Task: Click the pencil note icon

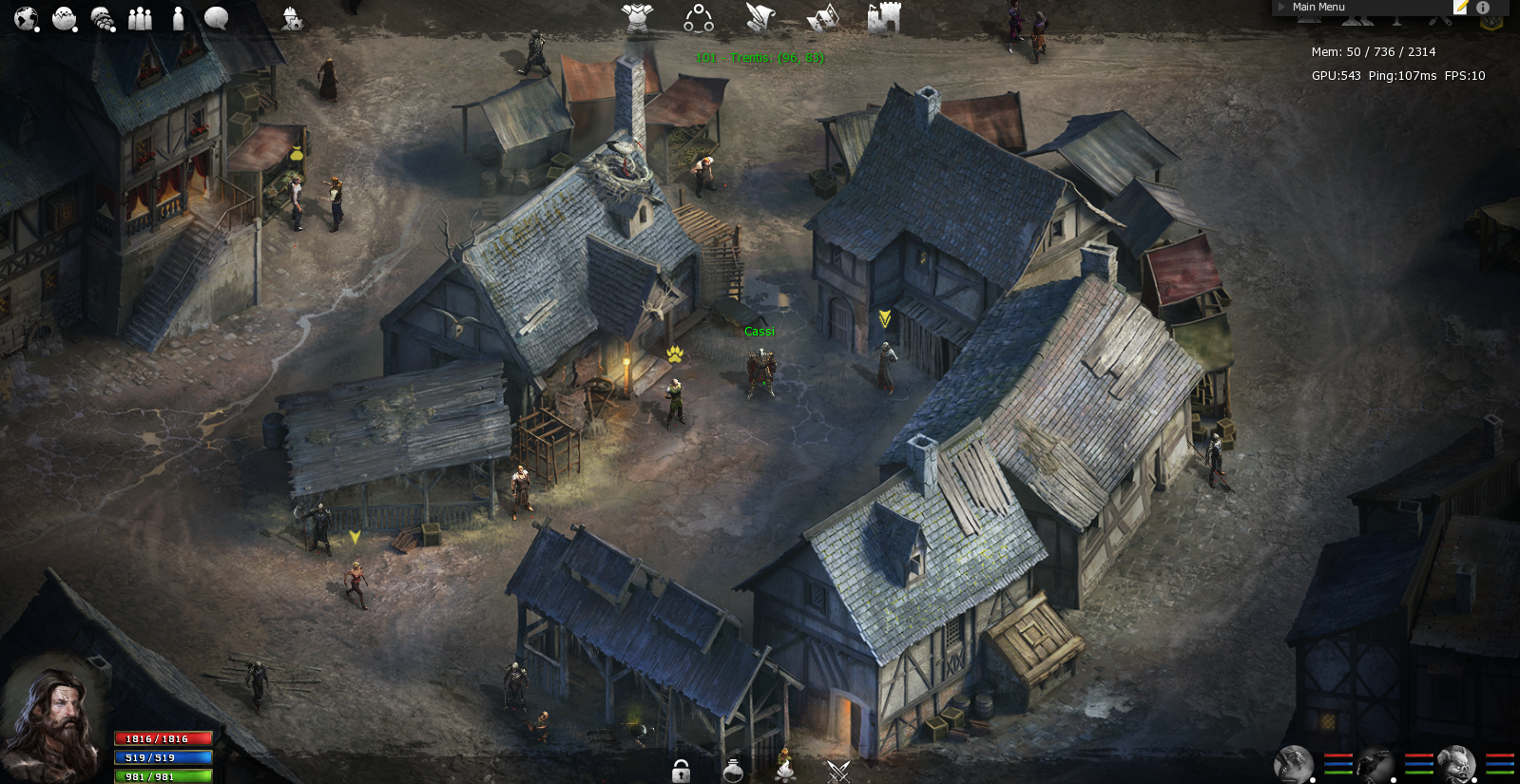Action: click(1461, 7)
